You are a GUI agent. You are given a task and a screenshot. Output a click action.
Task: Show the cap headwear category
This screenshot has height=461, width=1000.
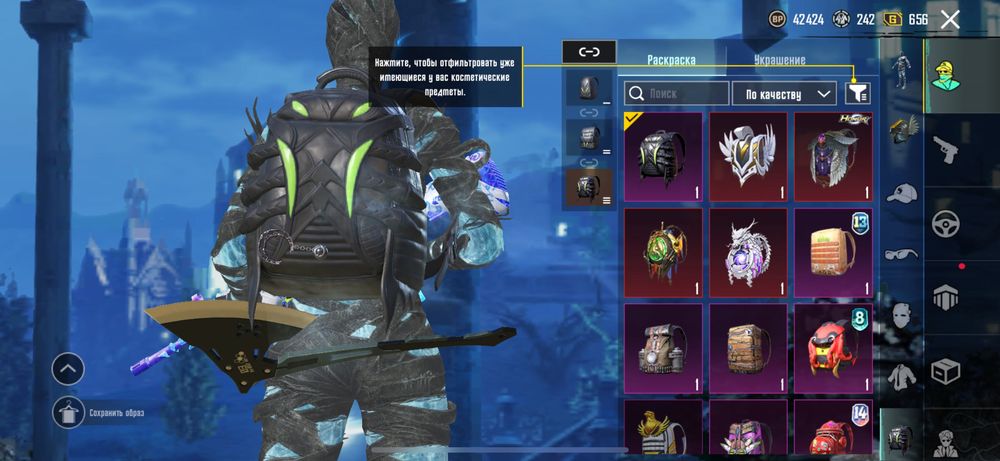tap(902, 193)
